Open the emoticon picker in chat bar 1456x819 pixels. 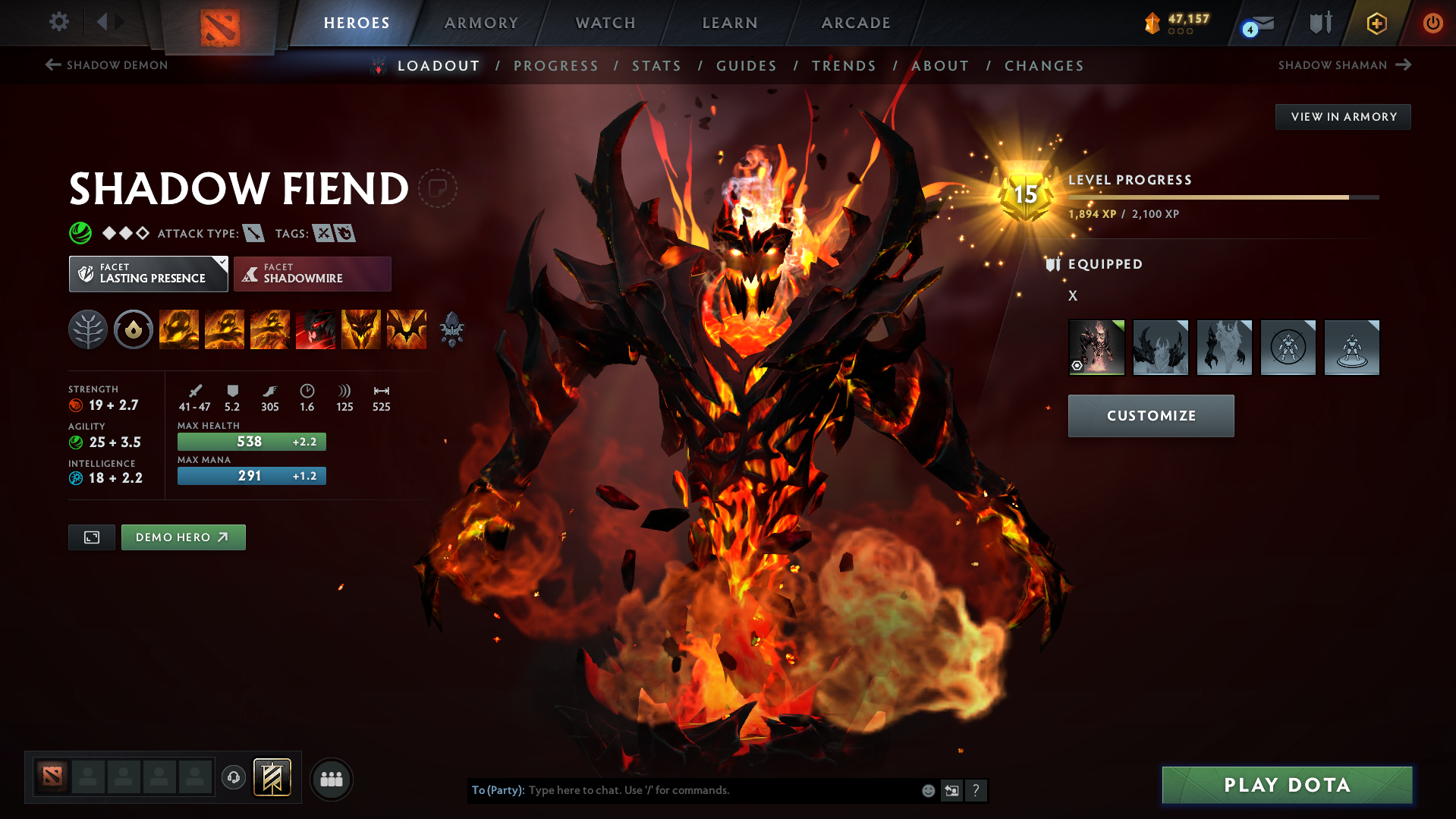[927, 790]
